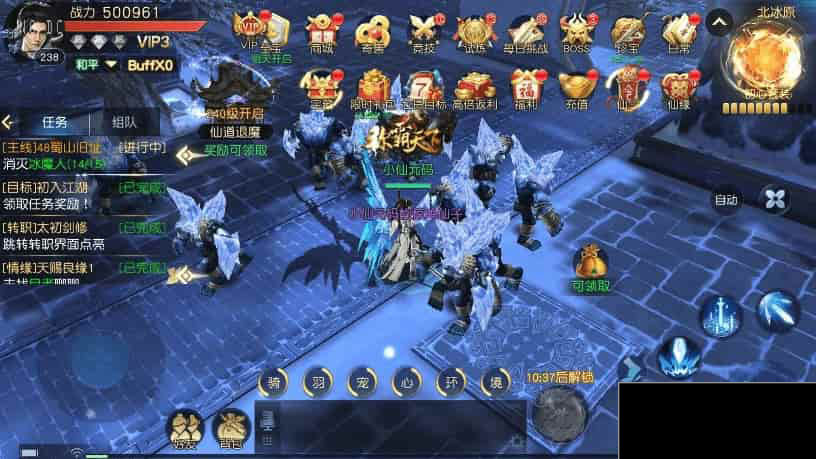Open the 每日挑战 daily challenge icon

coord(525,31)
